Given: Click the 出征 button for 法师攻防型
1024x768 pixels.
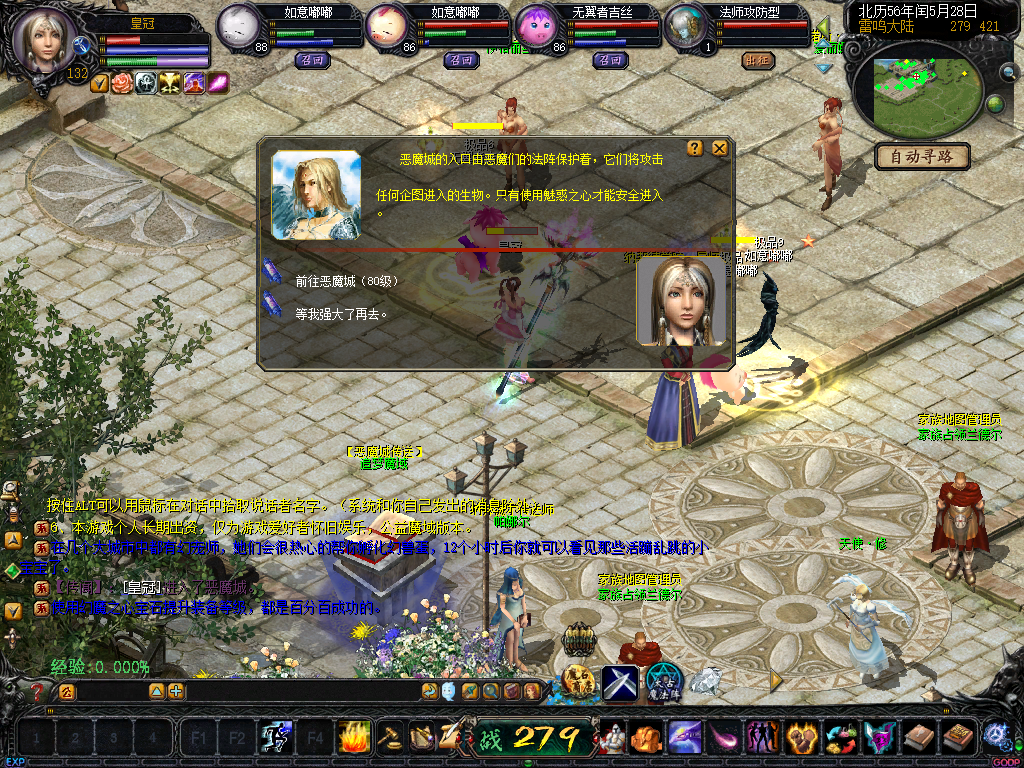Looking at the screenshot, I should click(758, 60).
